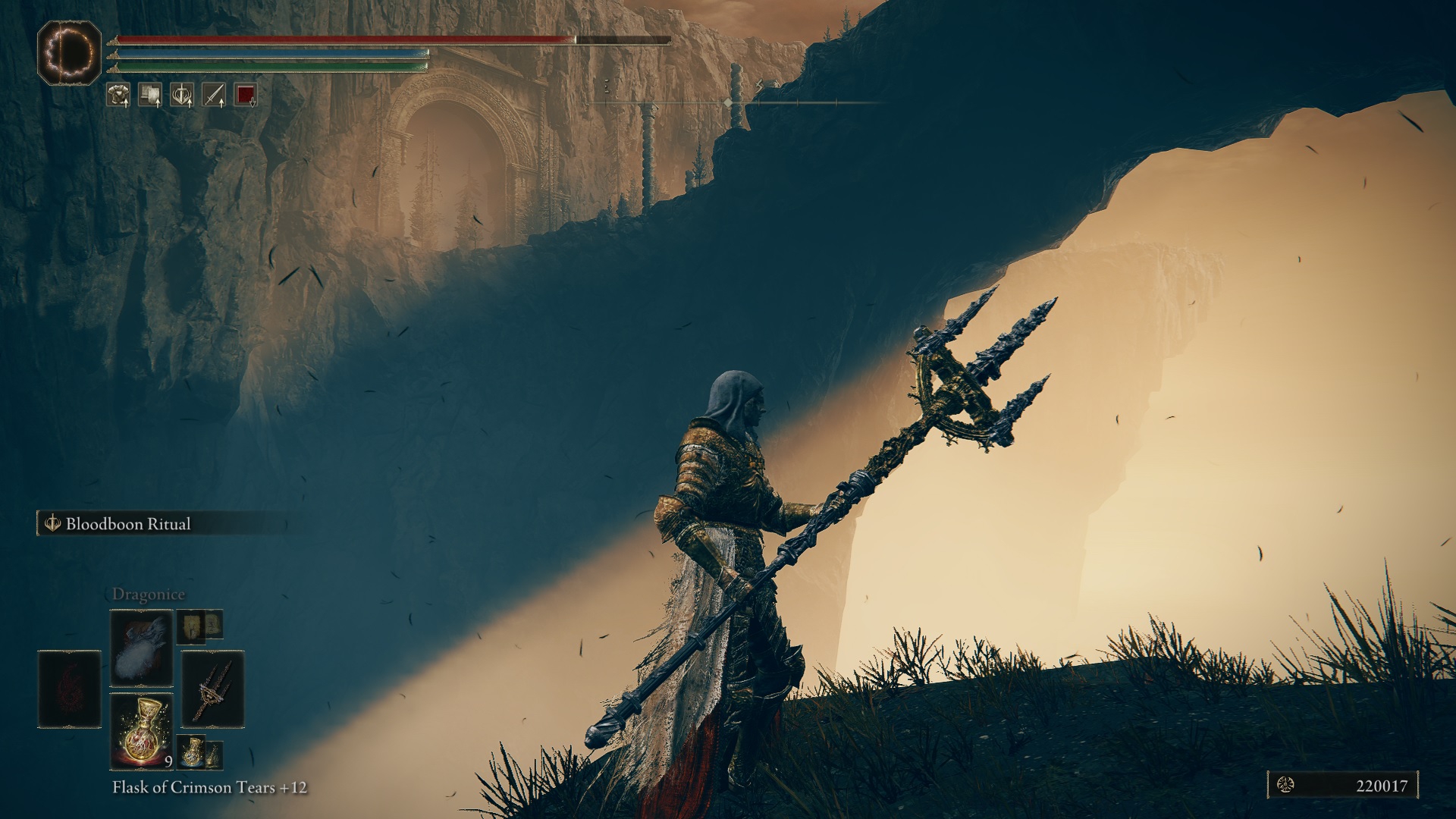Select the Bloodboon Ritual skill label
The image size is (1456, 819).
click(127, 524)
